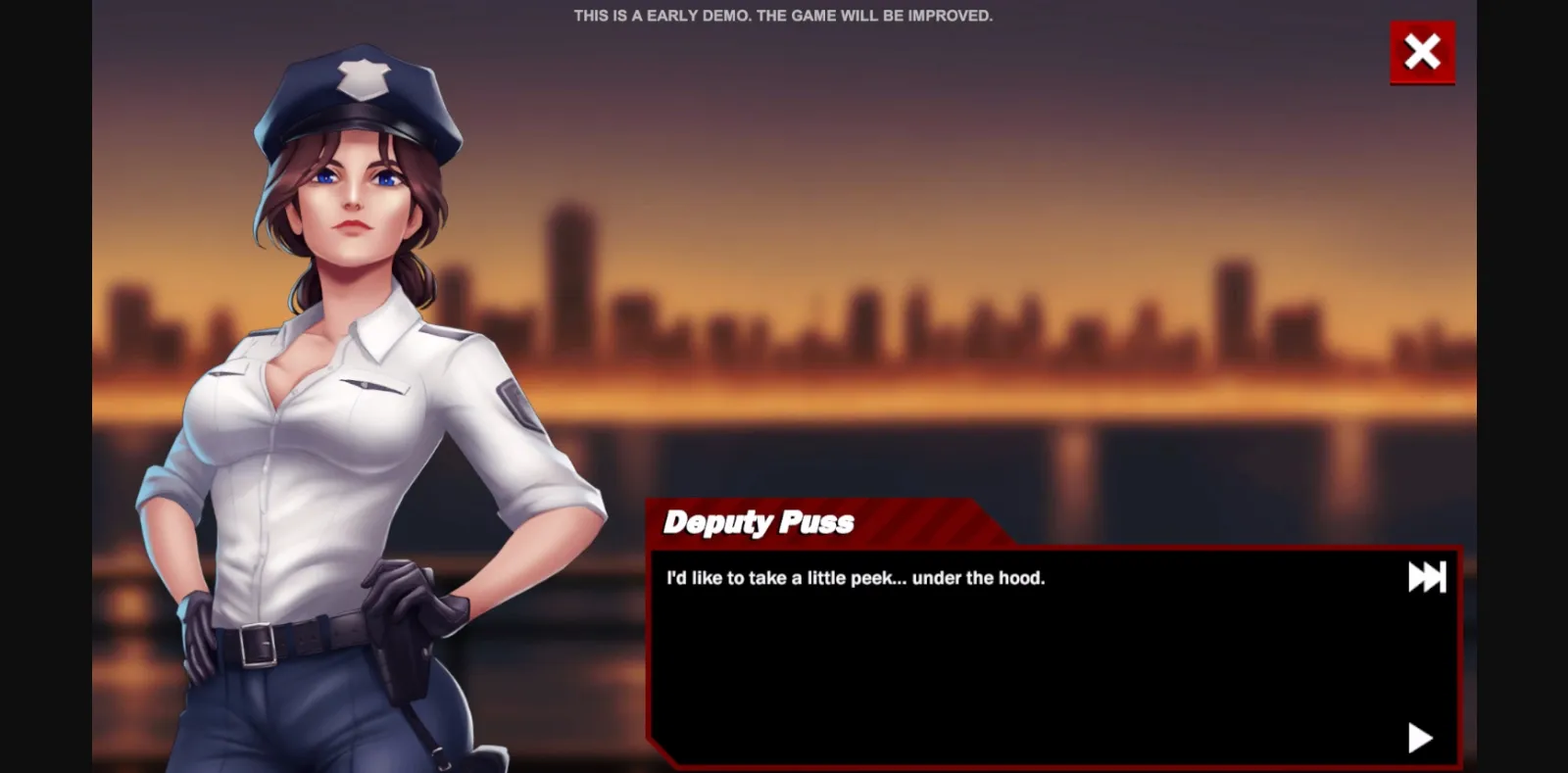This screenshot has width=1568, height=773.
Task: Advance the story with the continue arrow button
Action: click(1420, 740)
